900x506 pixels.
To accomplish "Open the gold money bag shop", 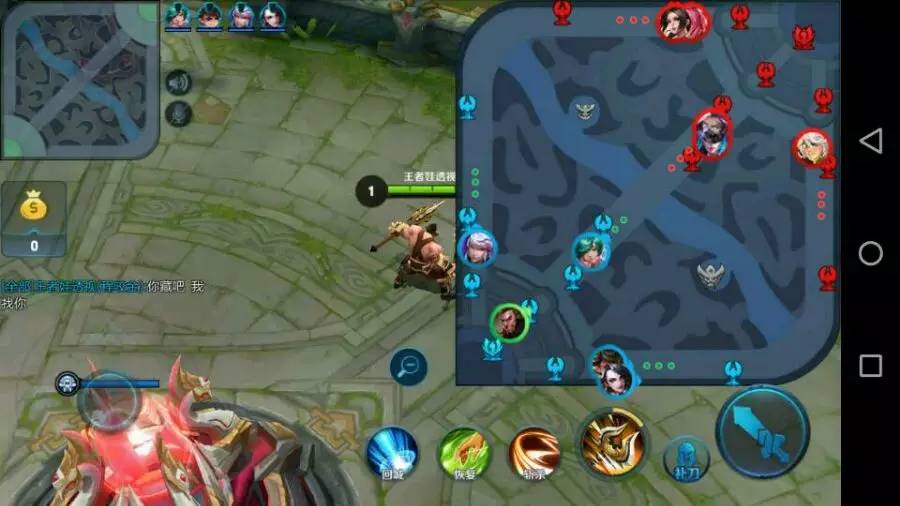I will (34, 217).
